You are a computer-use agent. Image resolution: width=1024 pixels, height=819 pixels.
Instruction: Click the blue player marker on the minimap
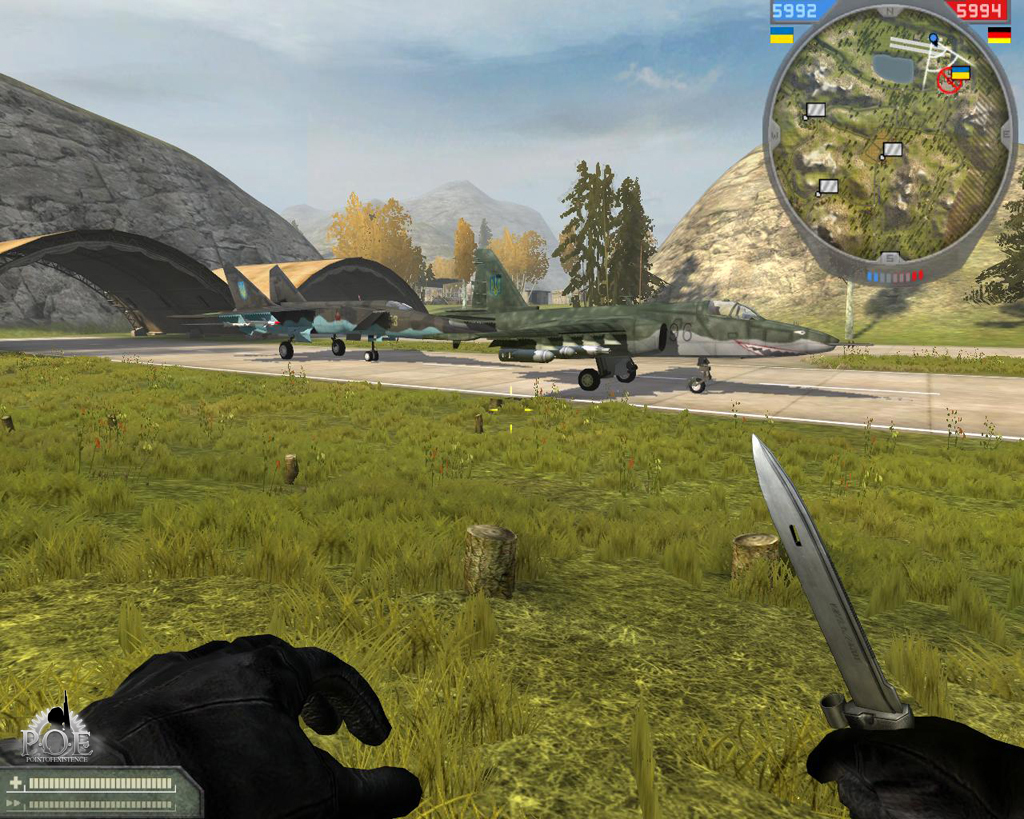[x=933, y=38]
